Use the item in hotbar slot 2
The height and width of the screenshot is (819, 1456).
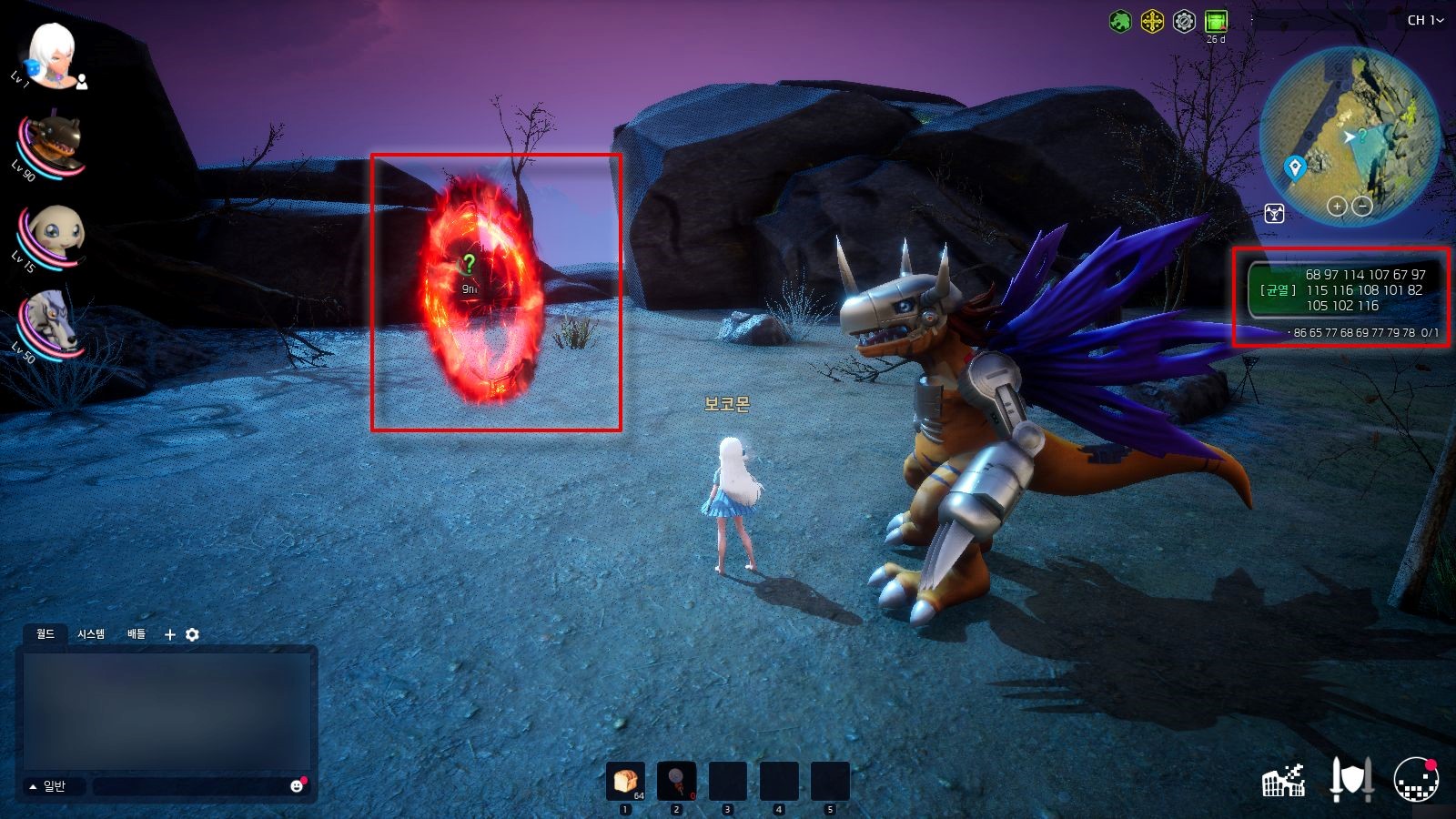tap(676, 781)
